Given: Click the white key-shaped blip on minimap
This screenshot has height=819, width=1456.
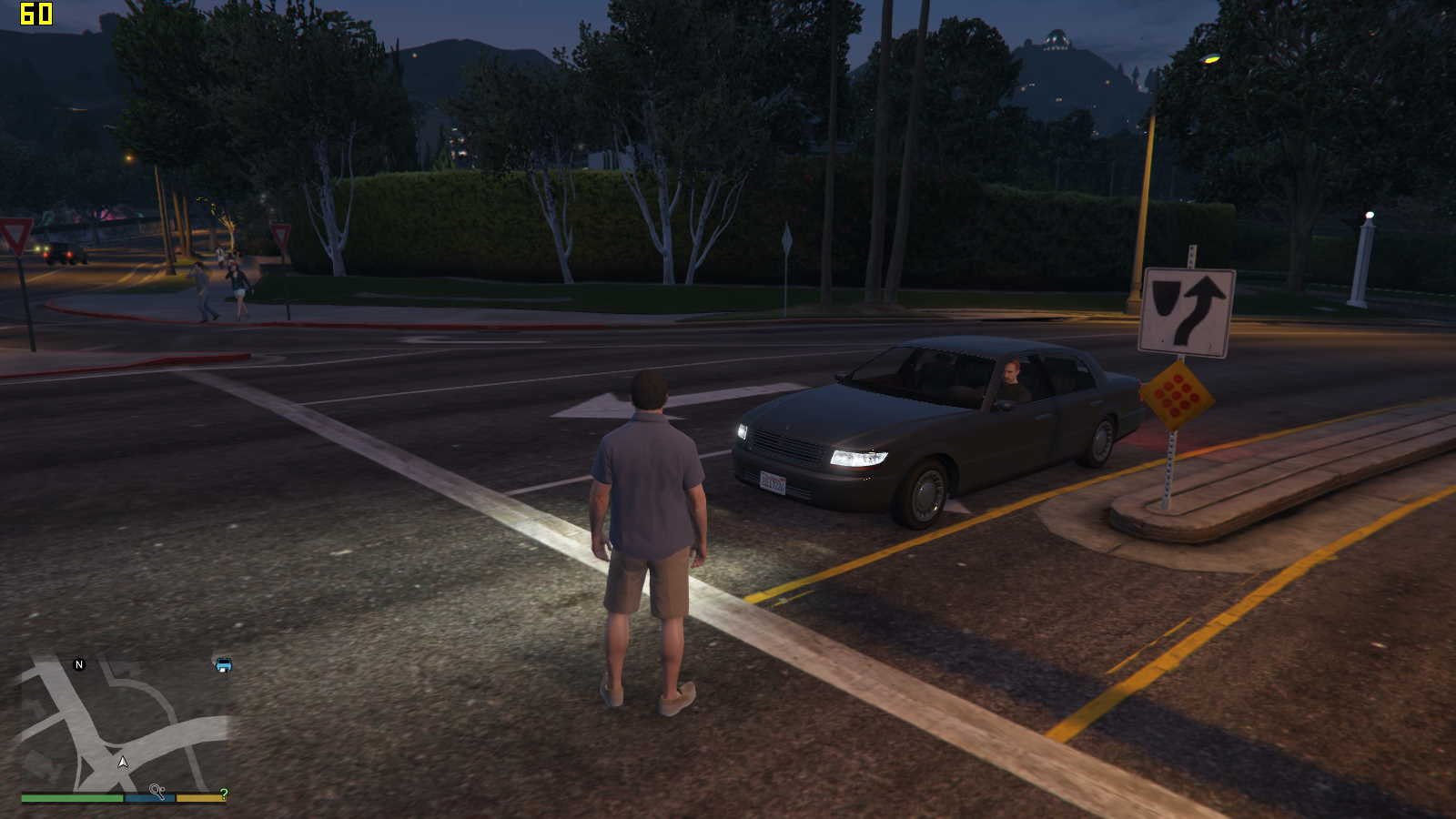Looking at the screenshot, I should click(x=157, y=792).
